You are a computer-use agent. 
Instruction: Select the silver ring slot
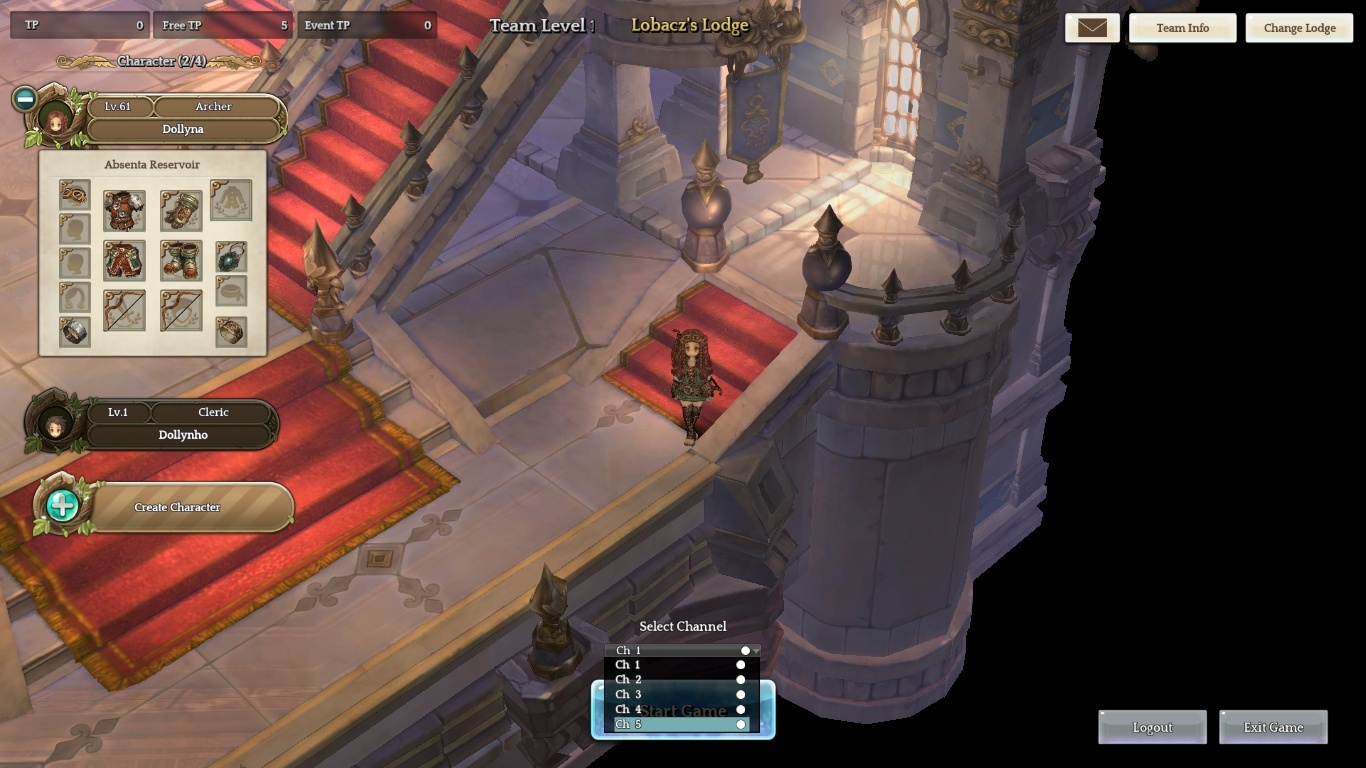click(x=75, y=332)
